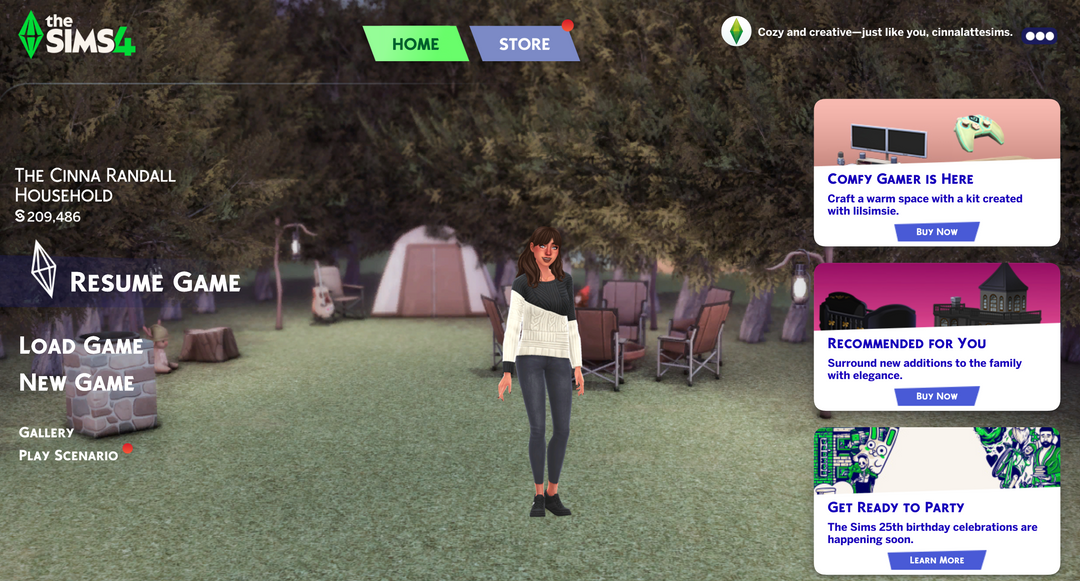
Task: Open the Load Game menu
Action: click(x=81, y=346)
